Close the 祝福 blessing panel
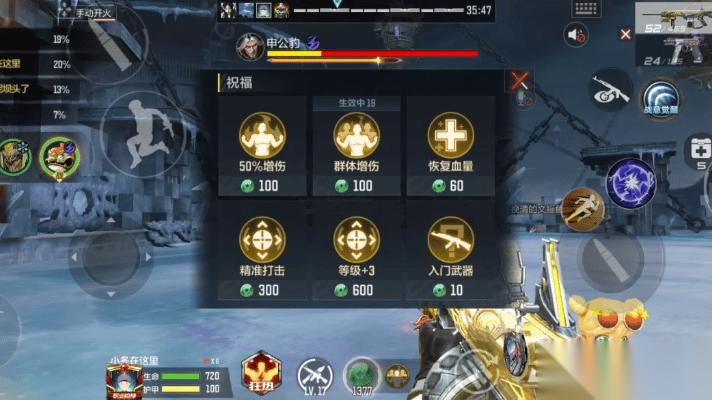The image size is (712, 400). [x=519, y=81]
